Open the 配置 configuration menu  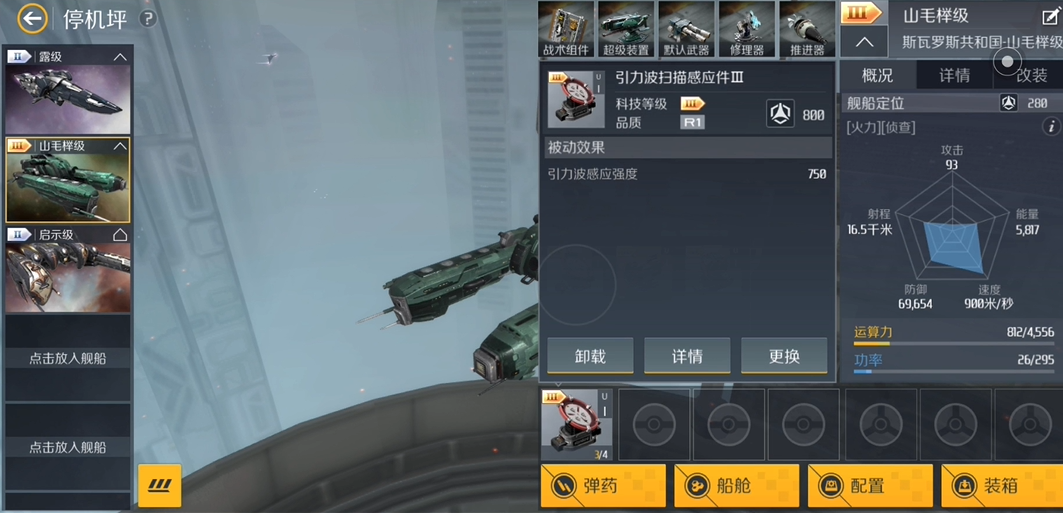(870, 486)
